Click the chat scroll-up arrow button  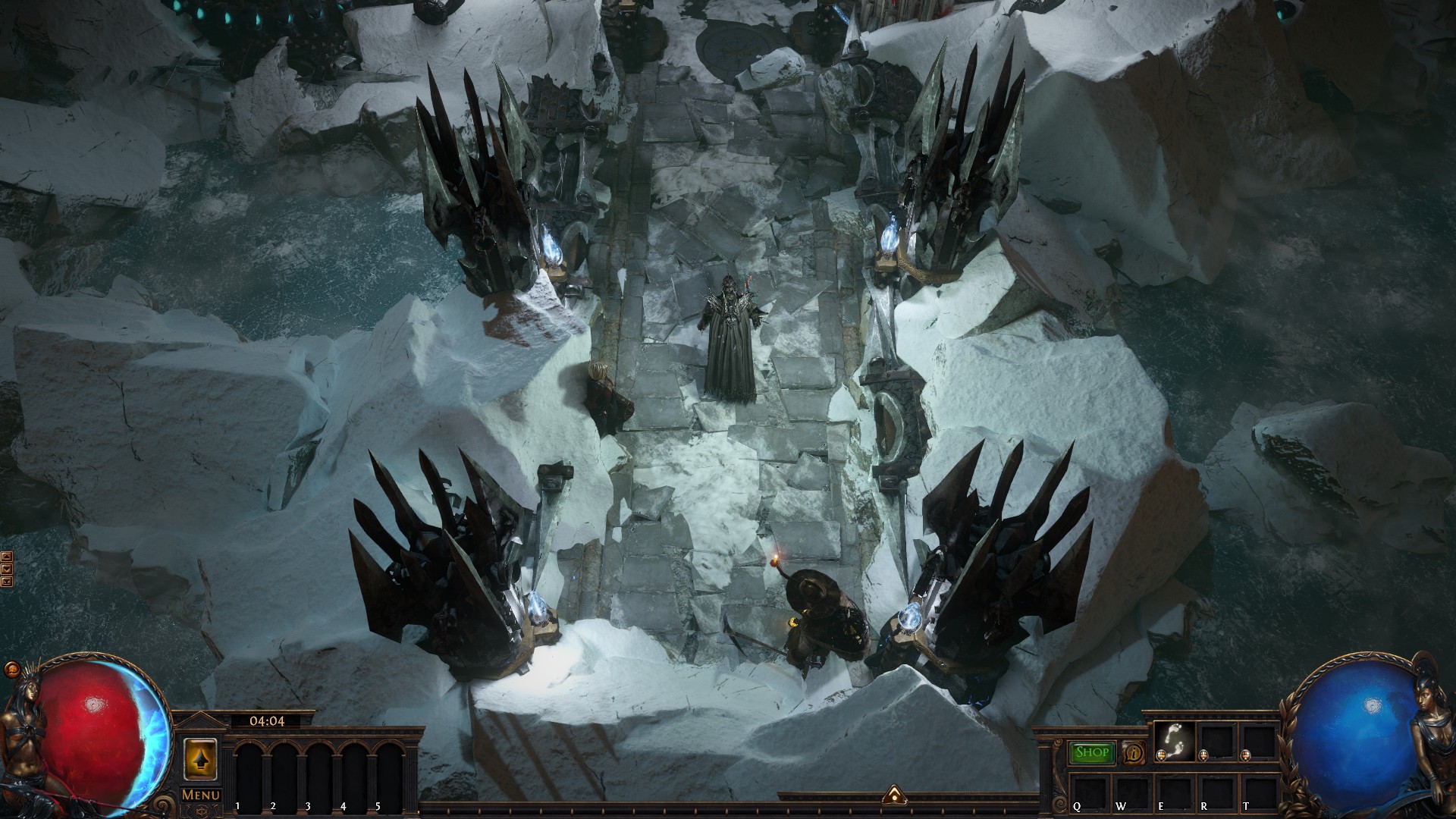[x=8, y=557]
